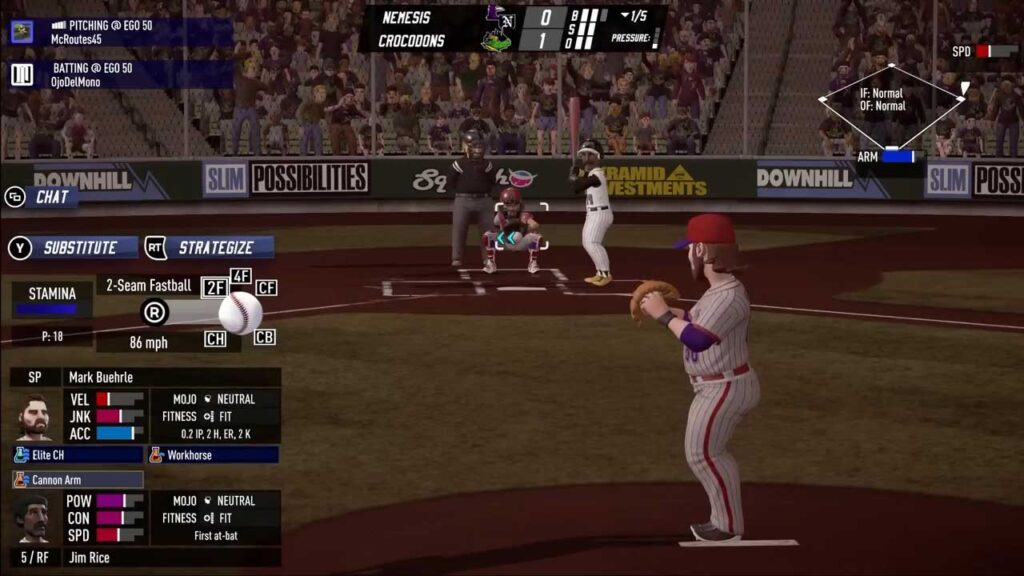Show the Workhorse trait

point(212,455)
